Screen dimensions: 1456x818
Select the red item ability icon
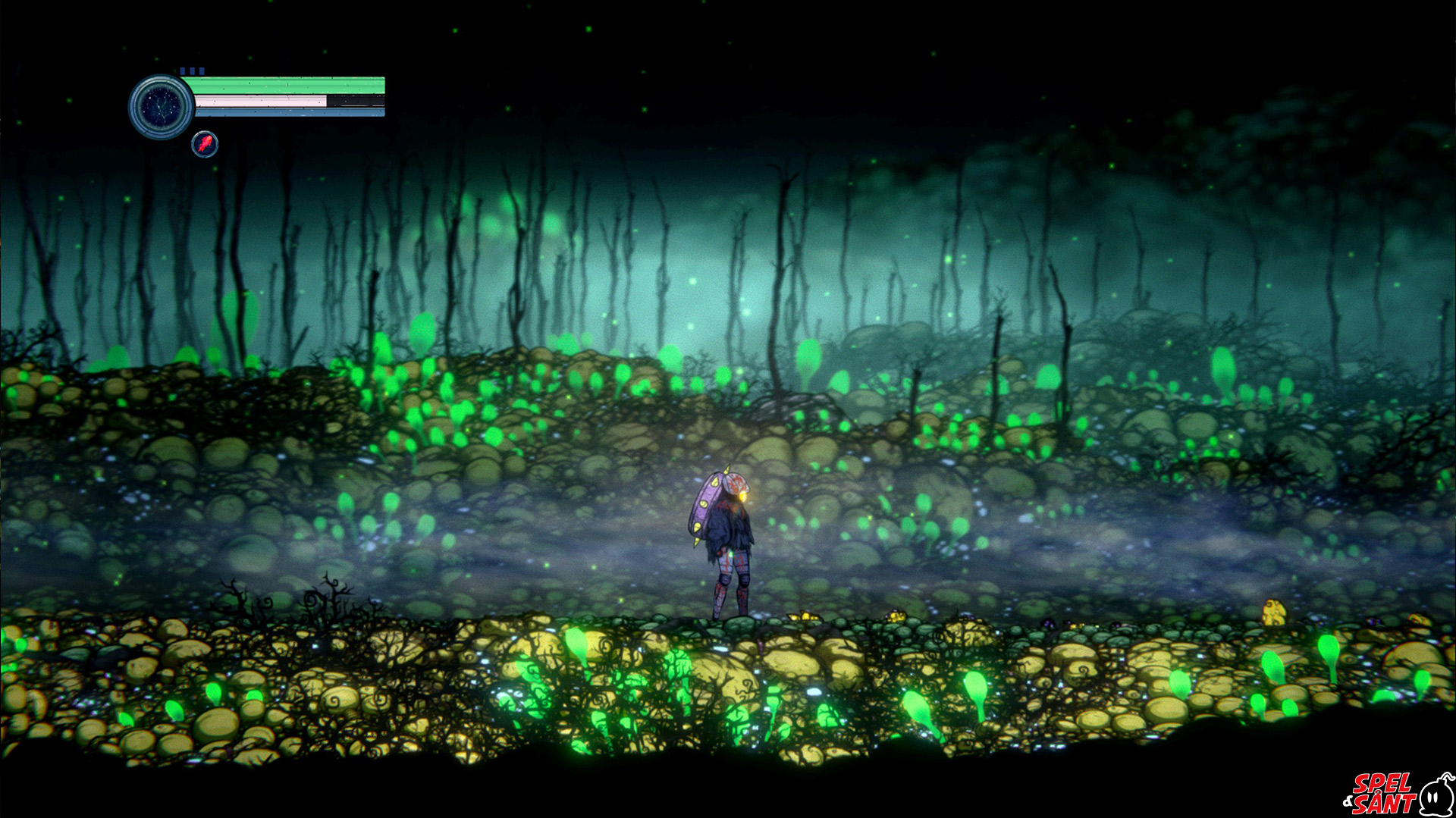(205, 144)
